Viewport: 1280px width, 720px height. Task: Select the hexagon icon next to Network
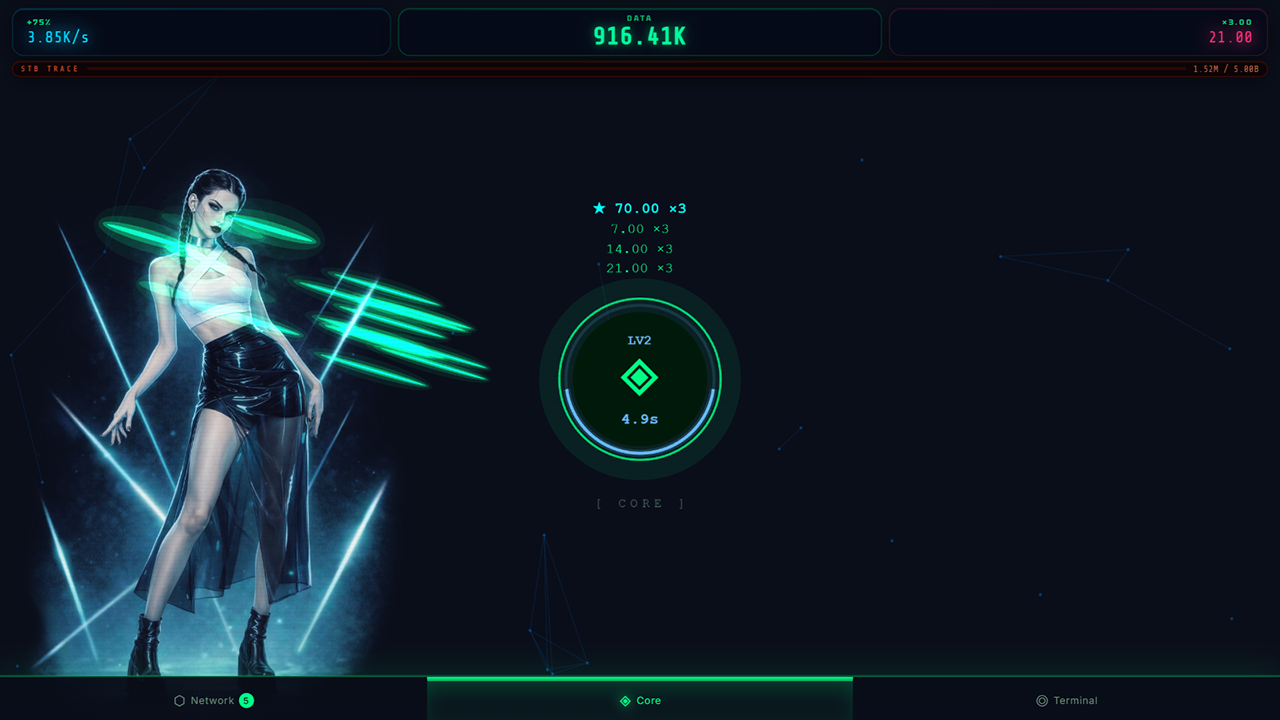pos(180,700)
